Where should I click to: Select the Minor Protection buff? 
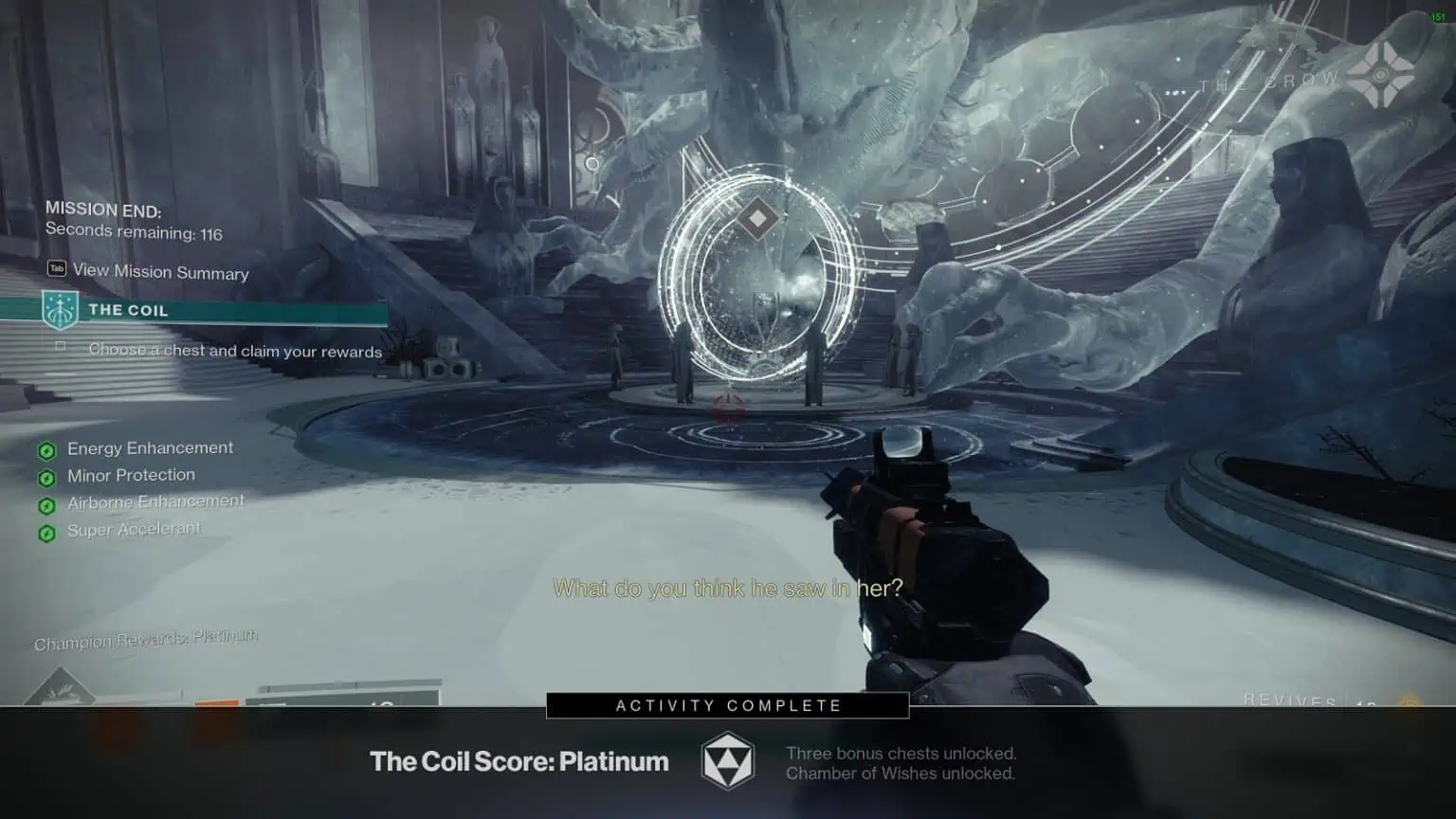point(130,476)
